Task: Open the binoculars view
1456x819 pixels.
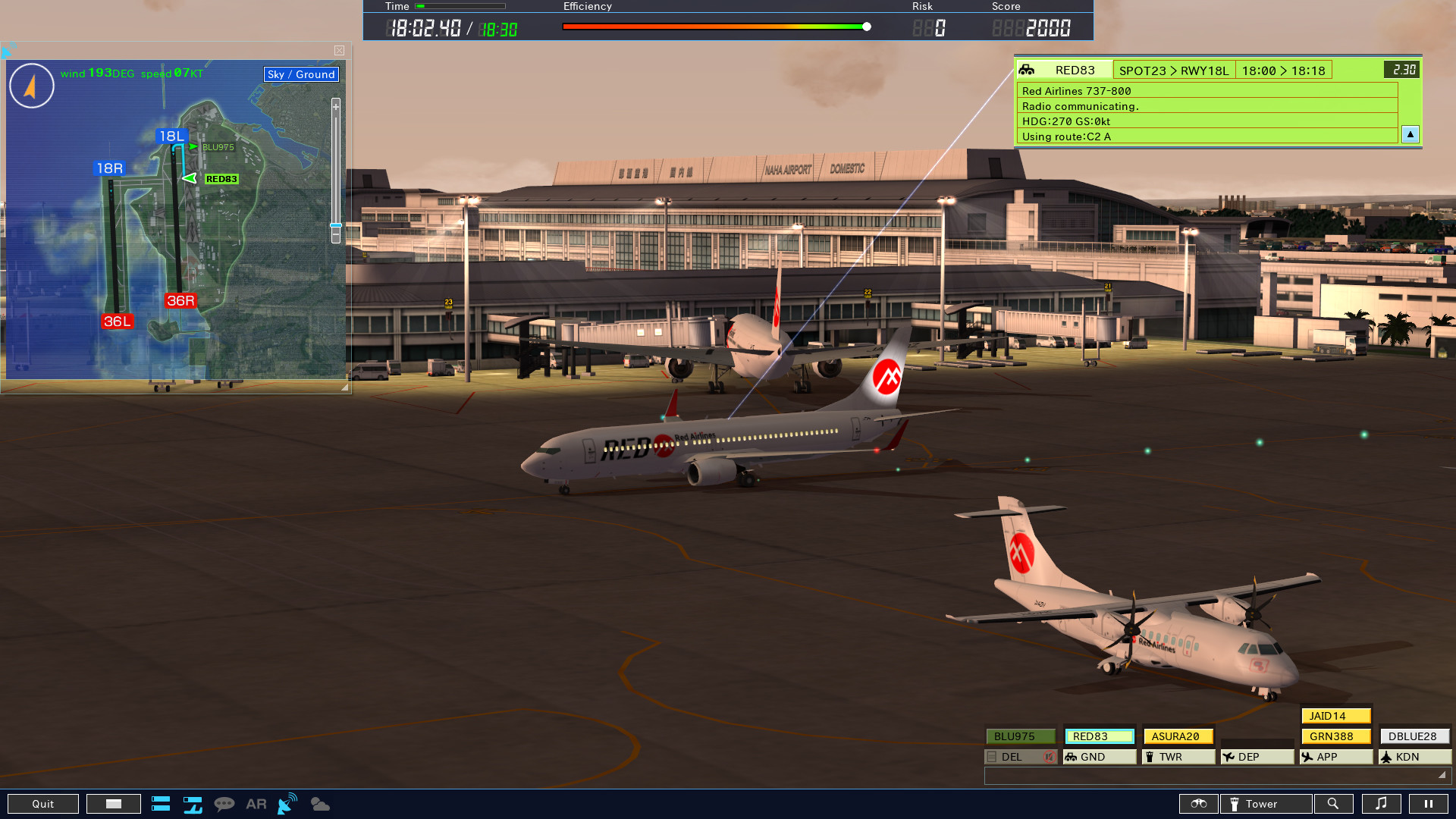Action: point(1198,803)
